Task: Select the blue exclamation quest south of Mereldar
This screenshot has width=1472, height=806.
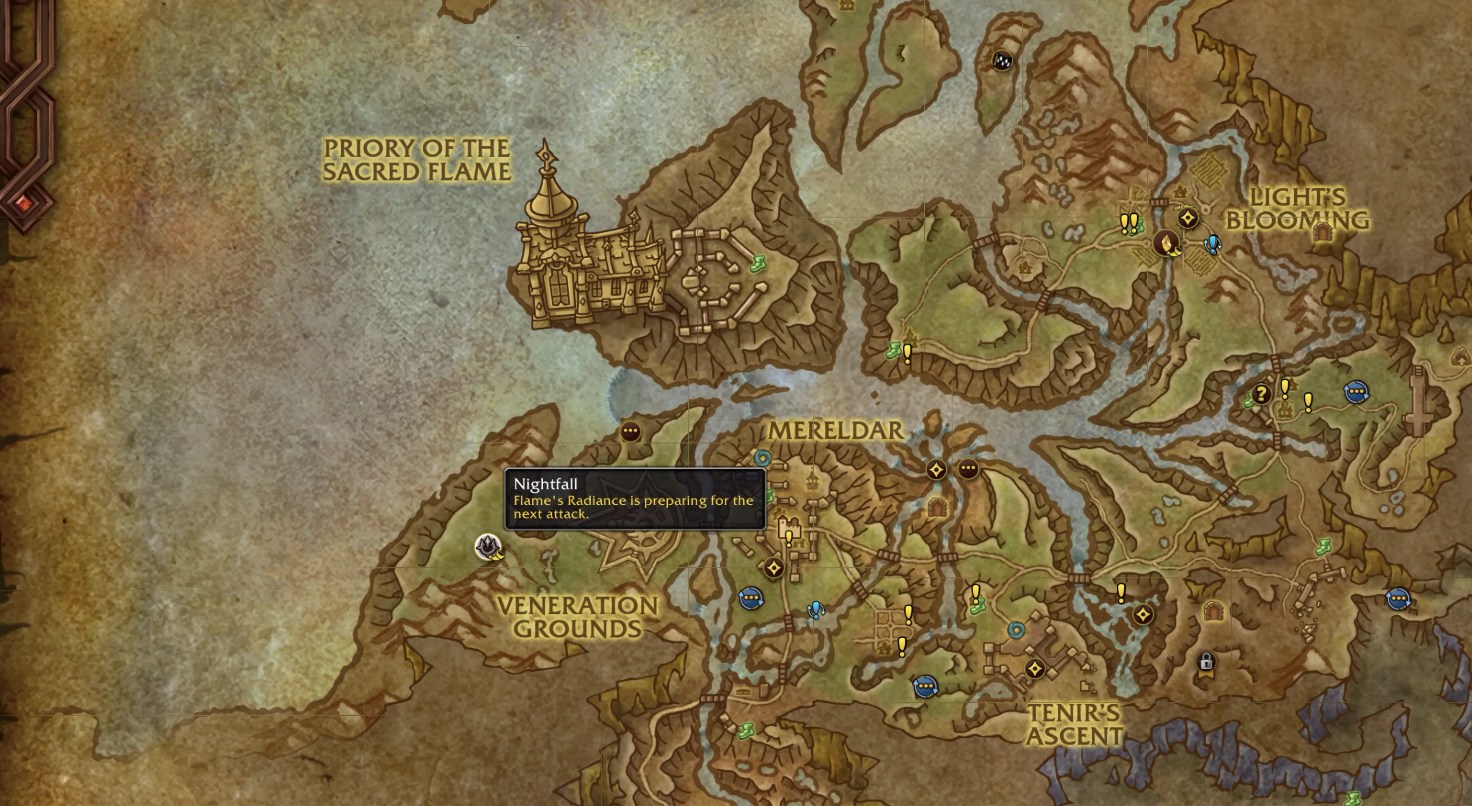Action: 816,609
